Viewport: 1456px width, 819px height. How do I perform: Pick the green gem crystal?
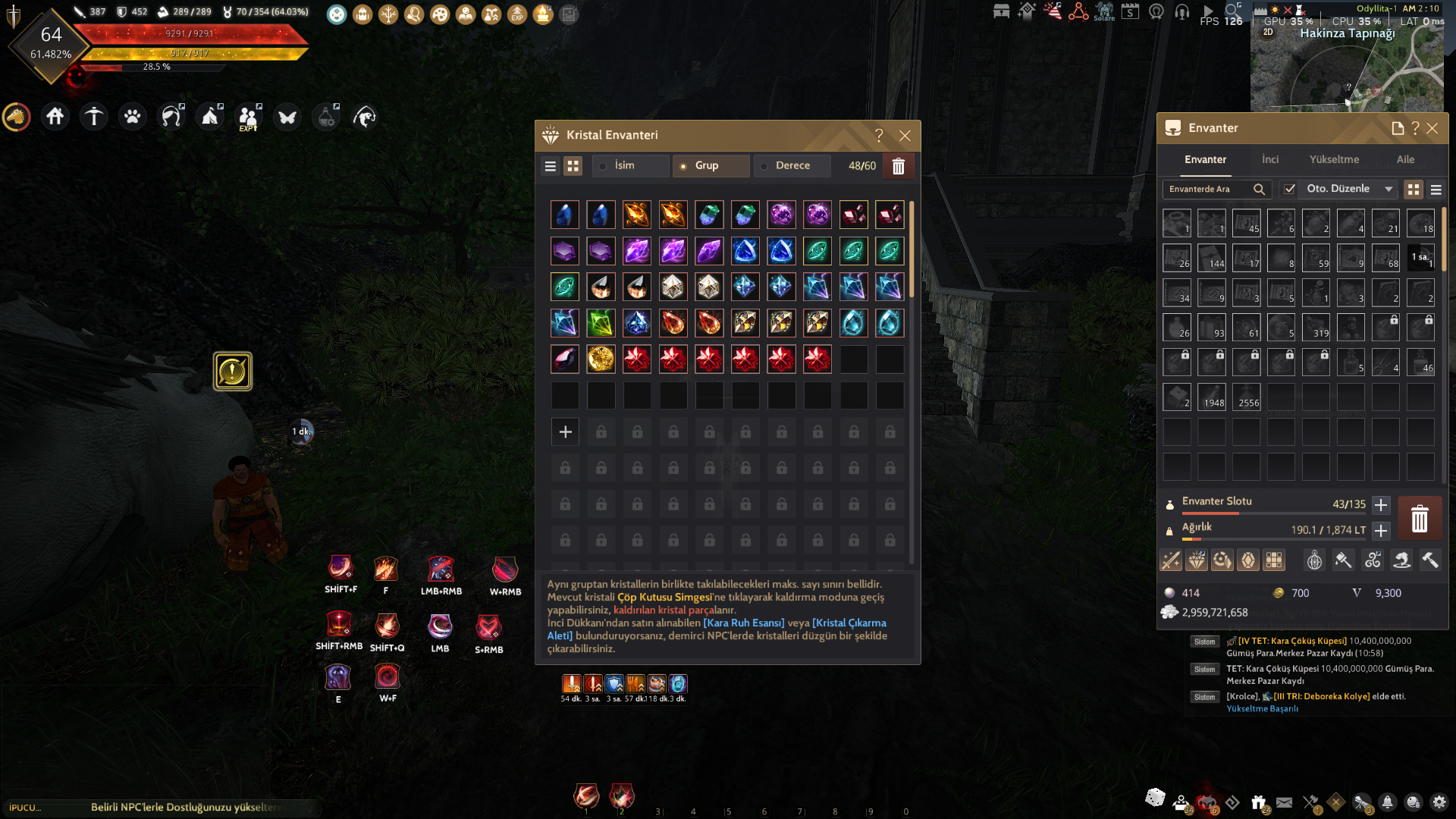tap(601, 324)
